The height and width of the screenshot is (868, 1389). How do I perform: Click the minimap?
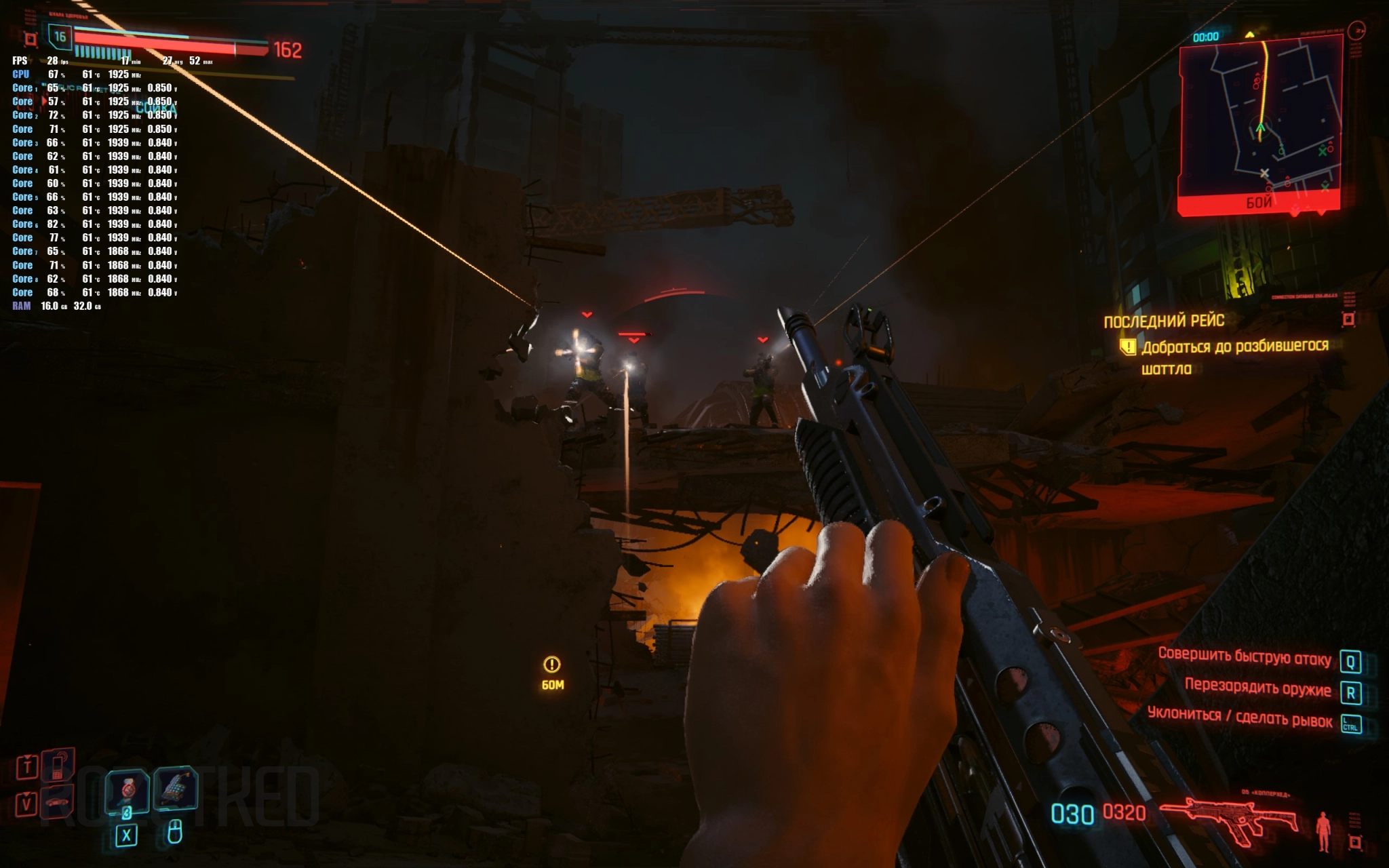pos(1260,119)
